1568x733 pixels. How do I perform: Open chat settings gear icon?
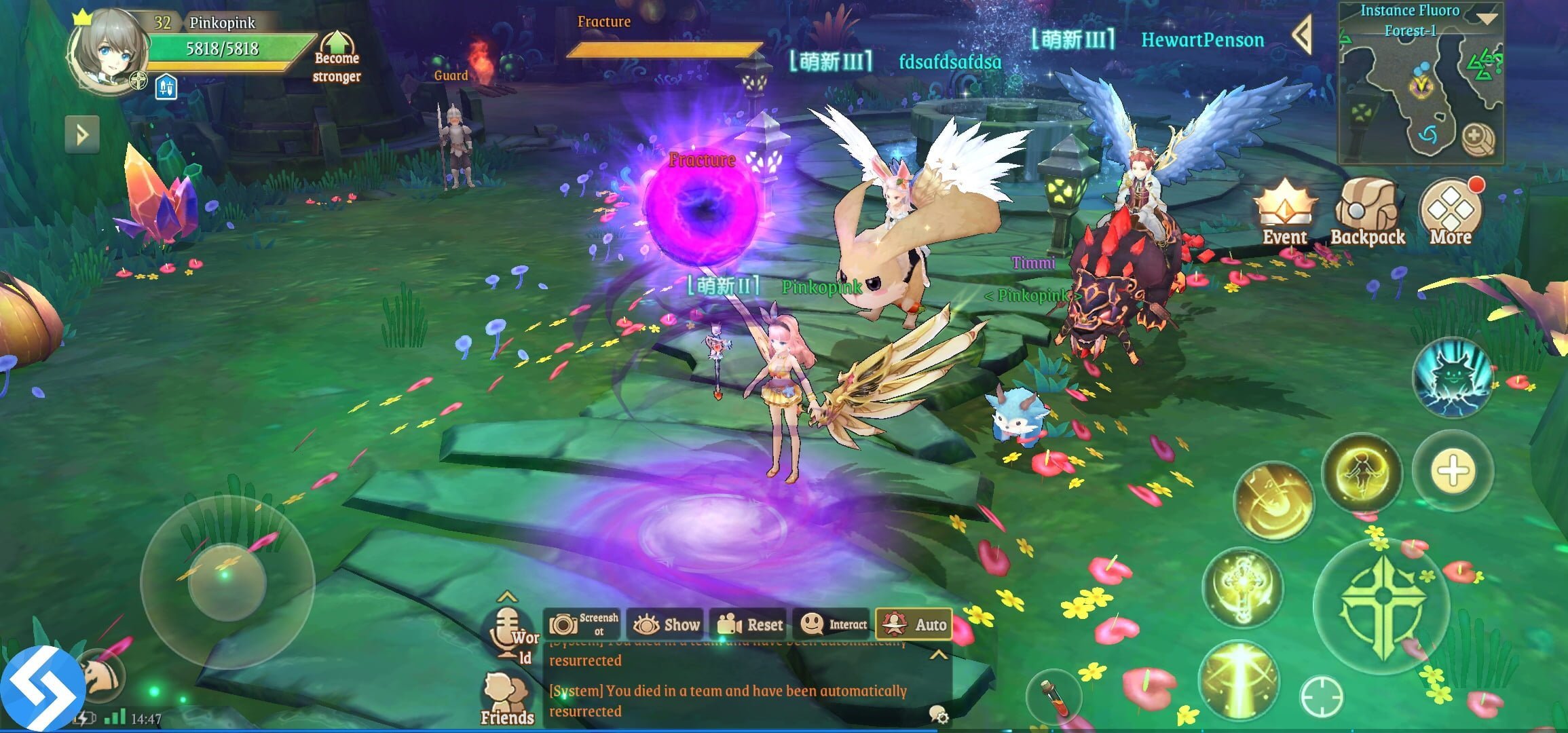click(939, 714)
